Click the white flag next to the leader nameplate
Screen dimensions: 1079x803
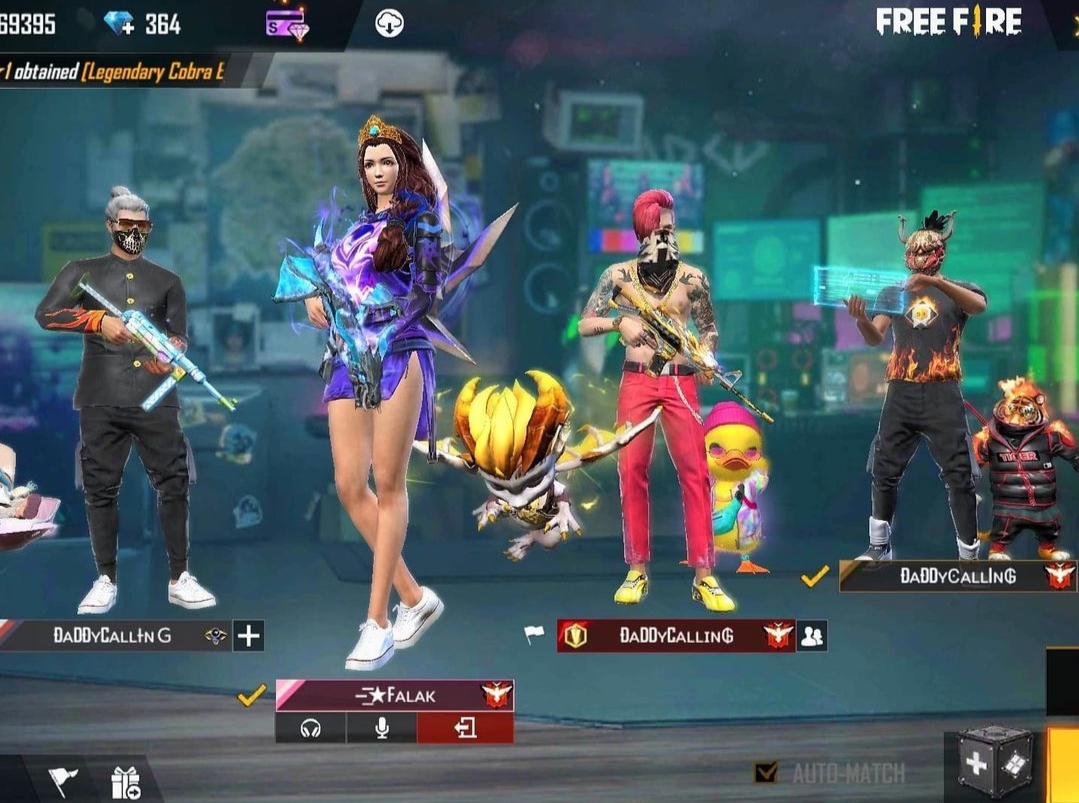[x=535, y=635]
